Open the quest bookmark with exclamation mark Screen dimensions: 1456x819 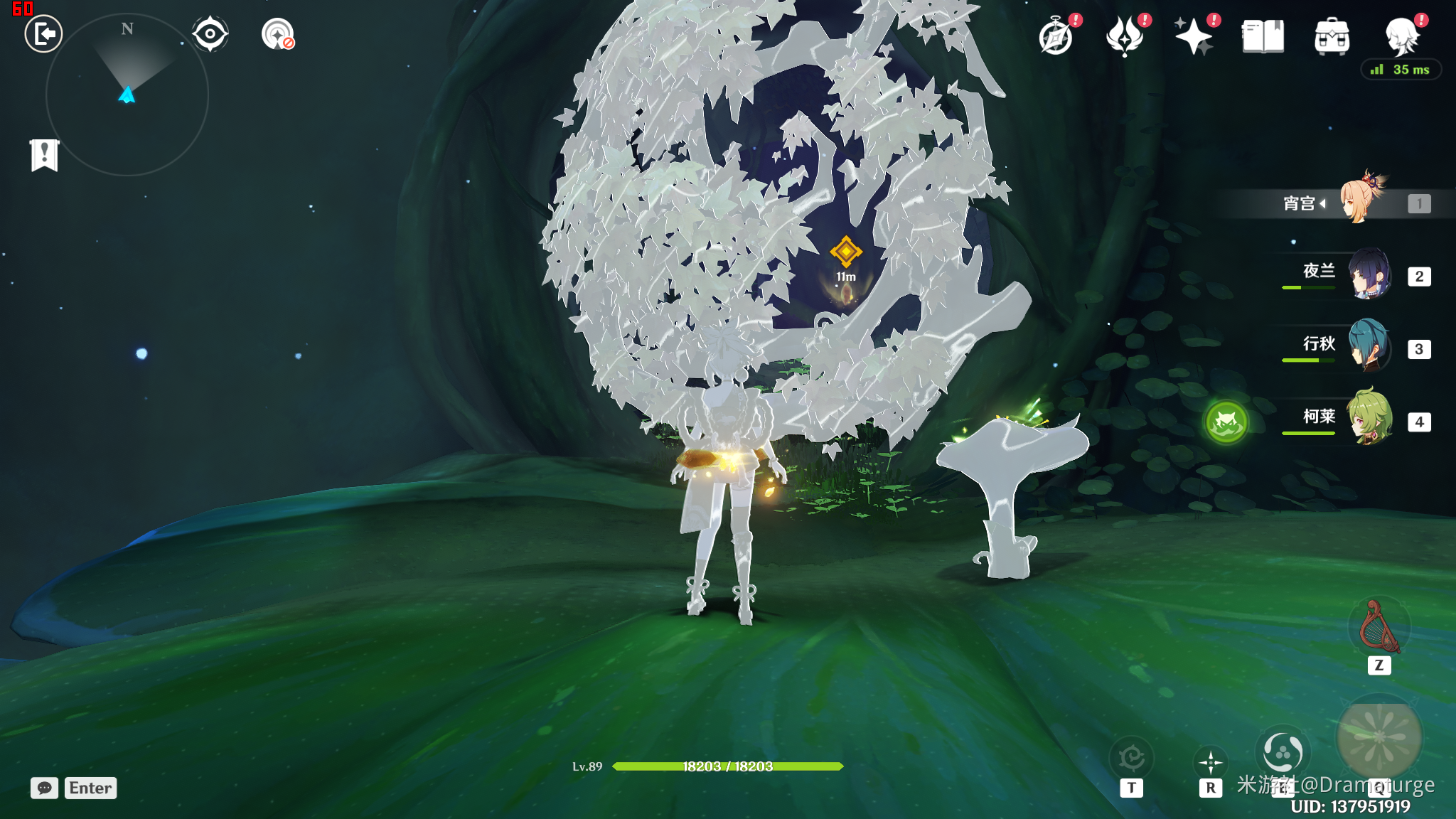pyautogui.click(x=44, y=154)
